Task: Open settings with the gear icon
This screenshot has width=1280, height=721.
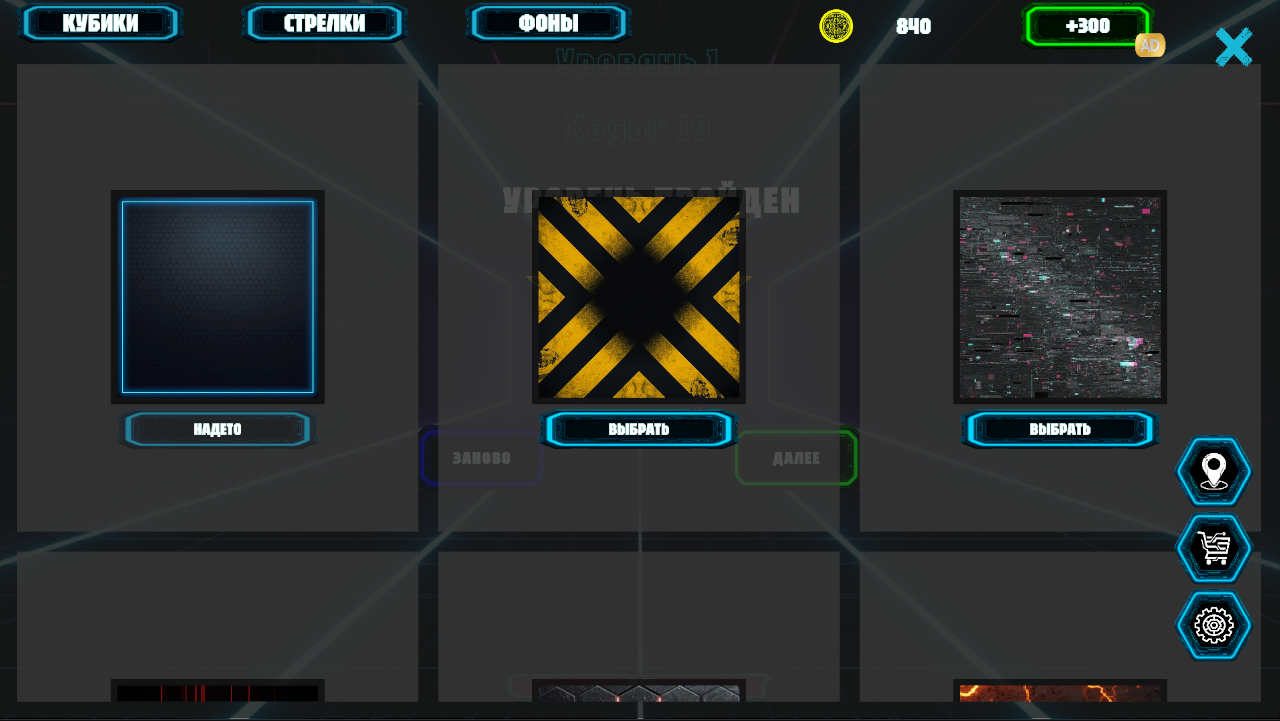Action: pyautogui.click(x=1213, y=625)
